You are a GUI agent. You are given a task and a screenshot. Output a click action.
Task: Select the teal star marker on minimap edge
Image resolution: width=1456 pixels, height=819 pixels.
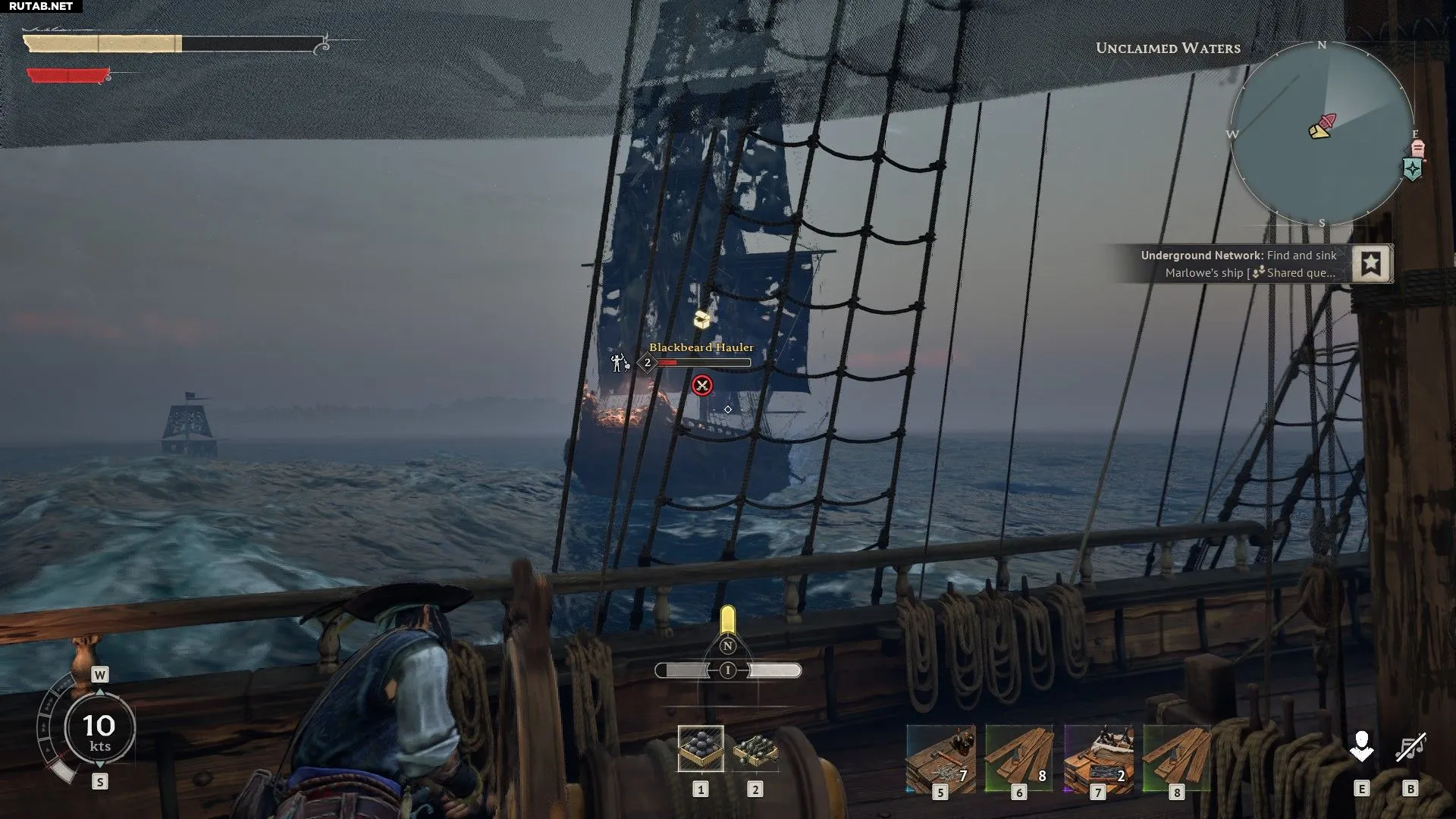1412,169
